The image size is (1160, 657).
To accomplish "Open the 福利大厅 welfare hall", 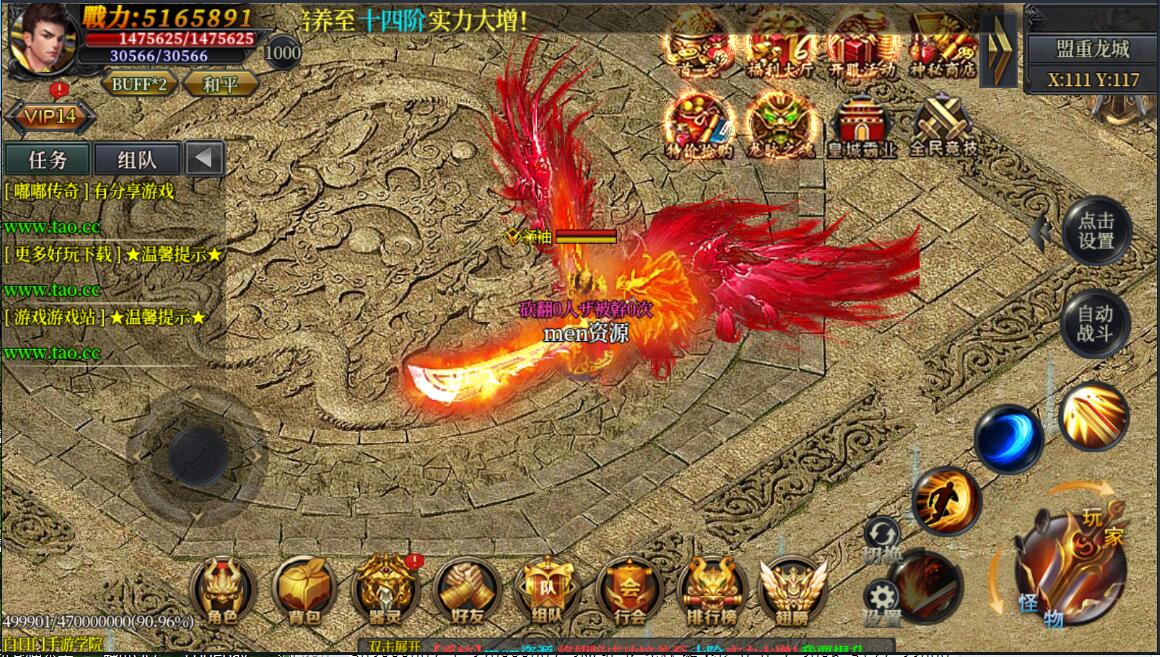I will click(x=780, y=44).
